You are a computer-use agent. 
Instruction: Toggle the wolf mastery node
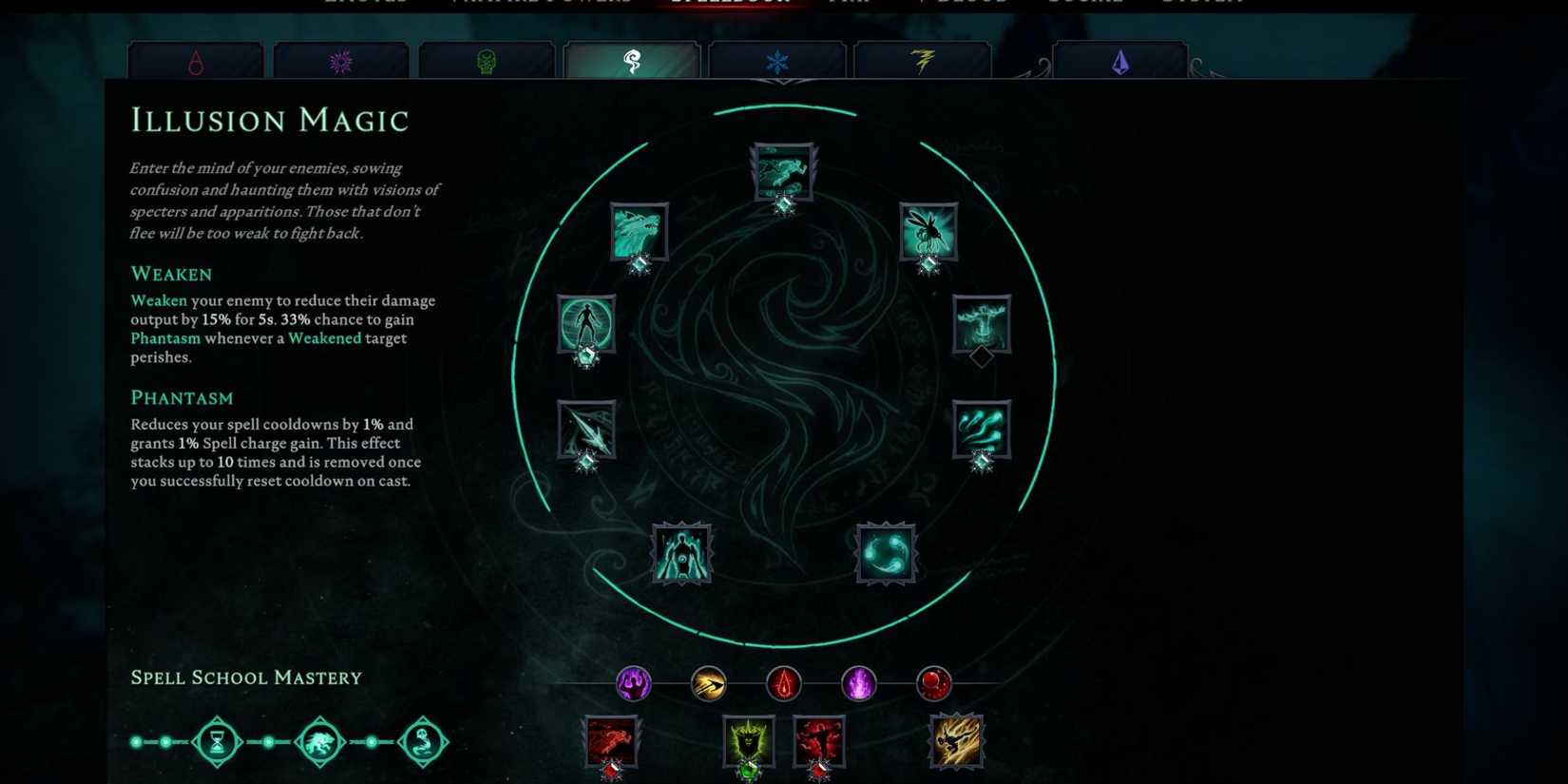(319, 741)
